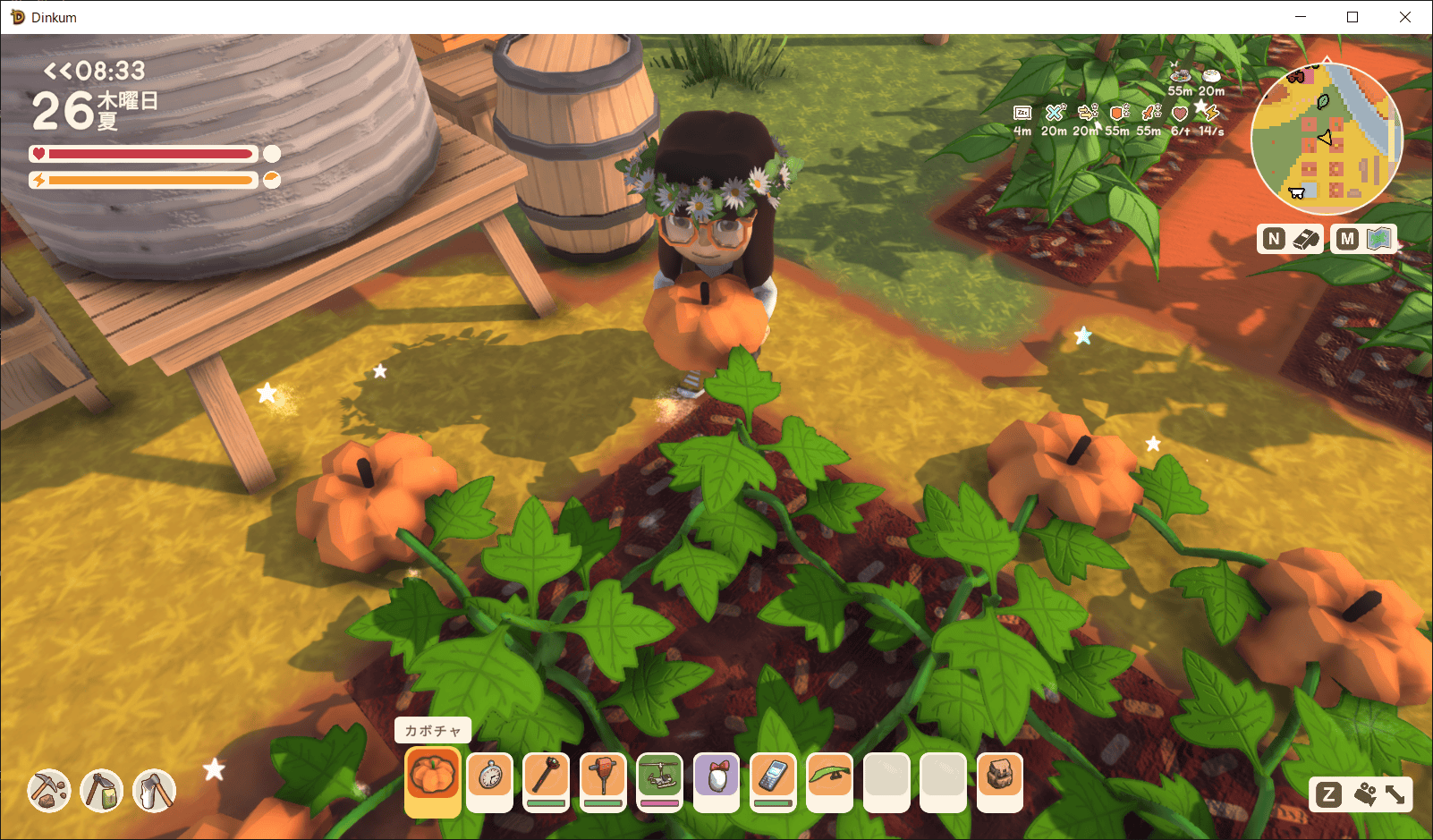1433x840 pixels.
Task: Pick the egg with red bow slot
Action: click(x=716, y=776)
